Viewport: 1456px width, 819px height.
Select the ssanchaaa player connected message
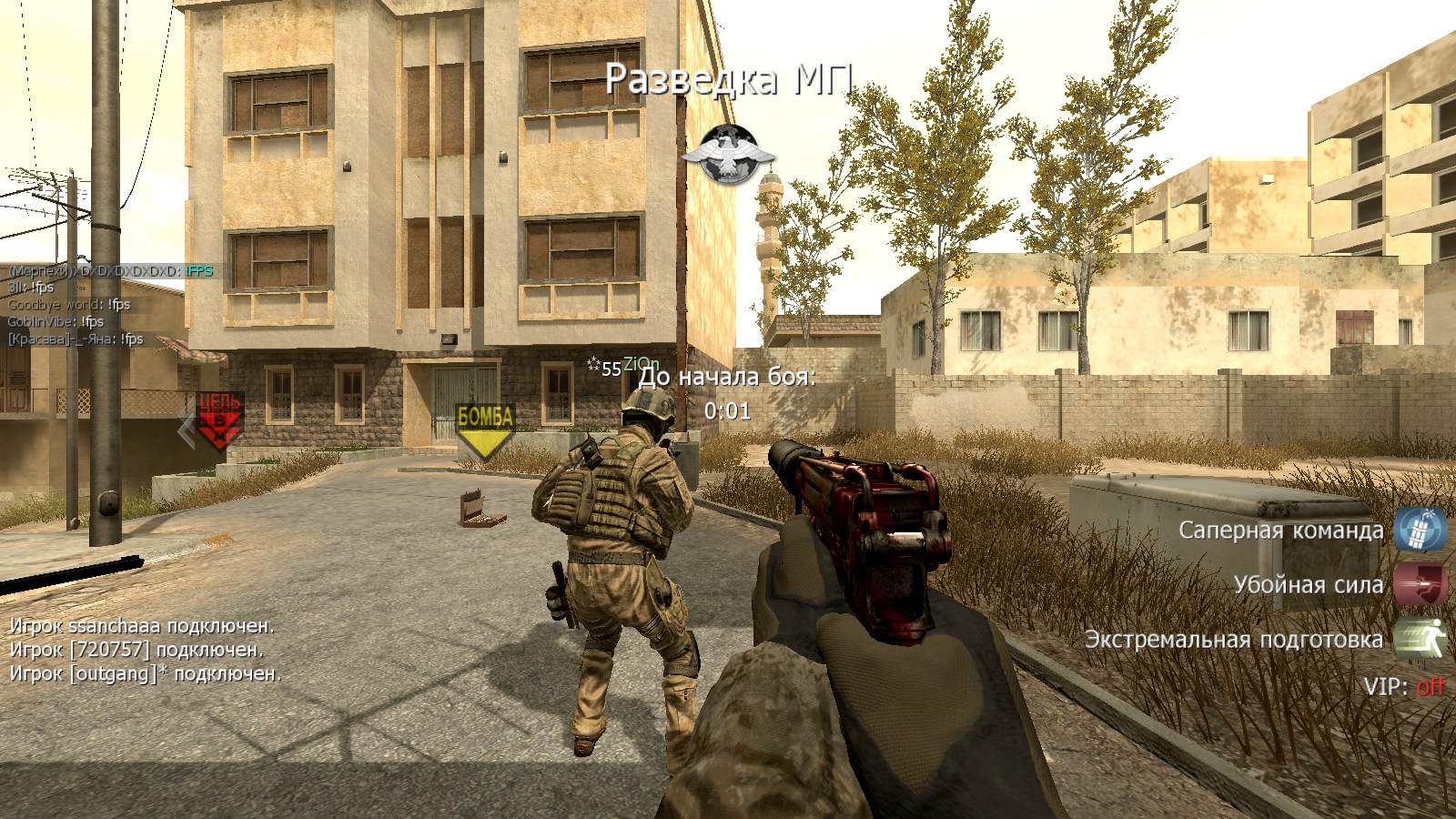pos(141,626)
